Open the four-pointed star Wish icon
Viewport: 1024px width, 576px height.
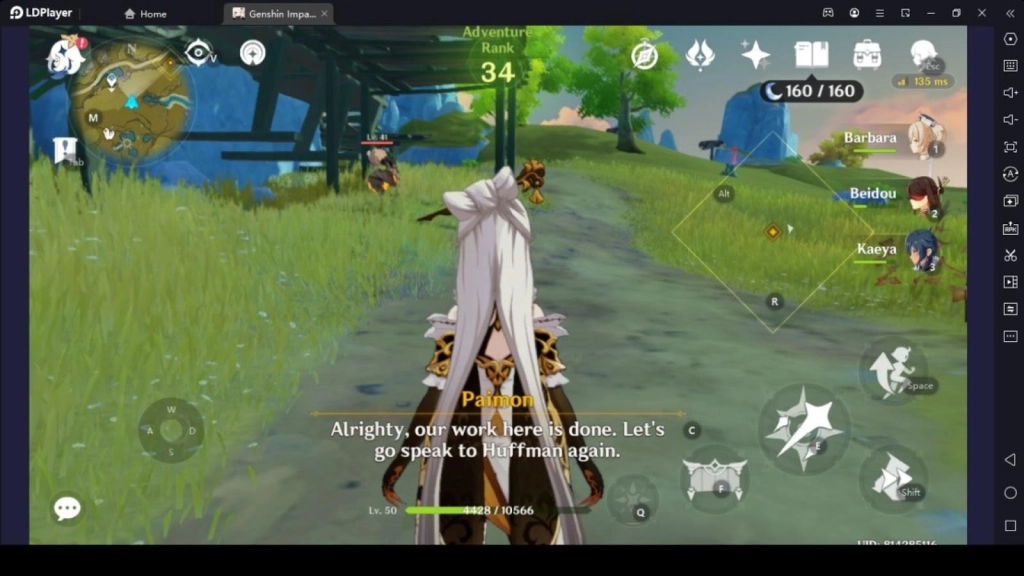click(755, 55)
